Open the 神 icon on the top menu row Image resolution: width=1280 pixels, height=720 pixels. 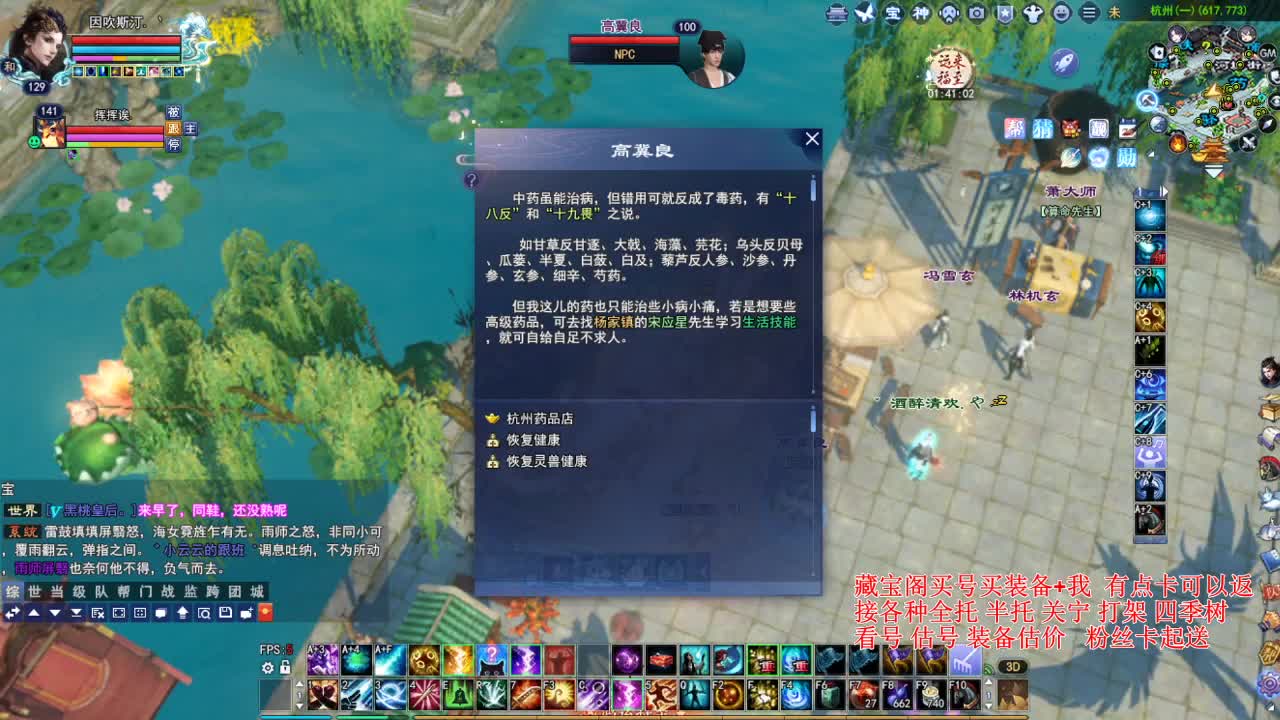tap(922, 14)
